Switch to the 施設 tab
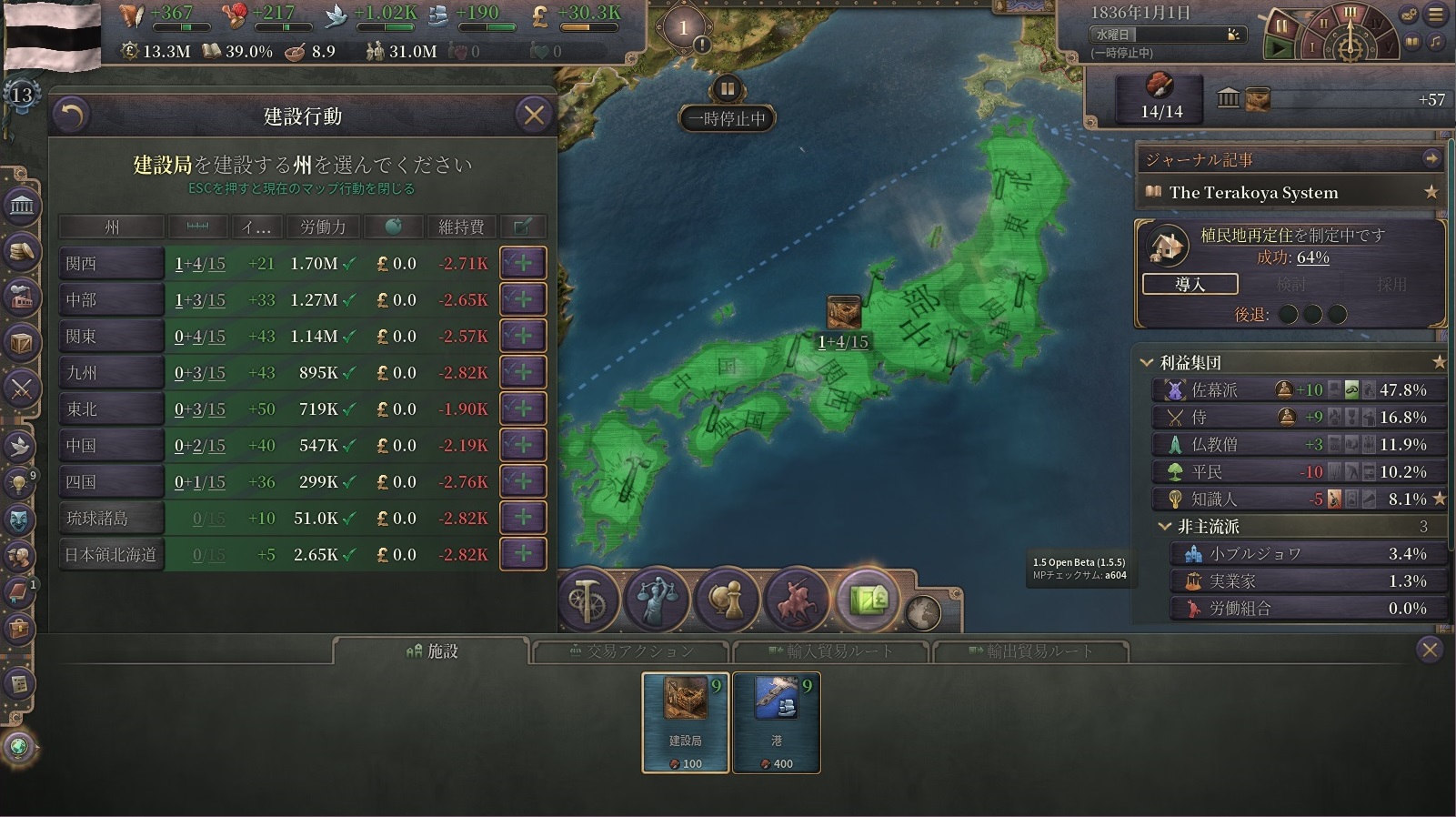Image resolution: width=1456 pixels, height=817 pixels. (x=431, y=651)
